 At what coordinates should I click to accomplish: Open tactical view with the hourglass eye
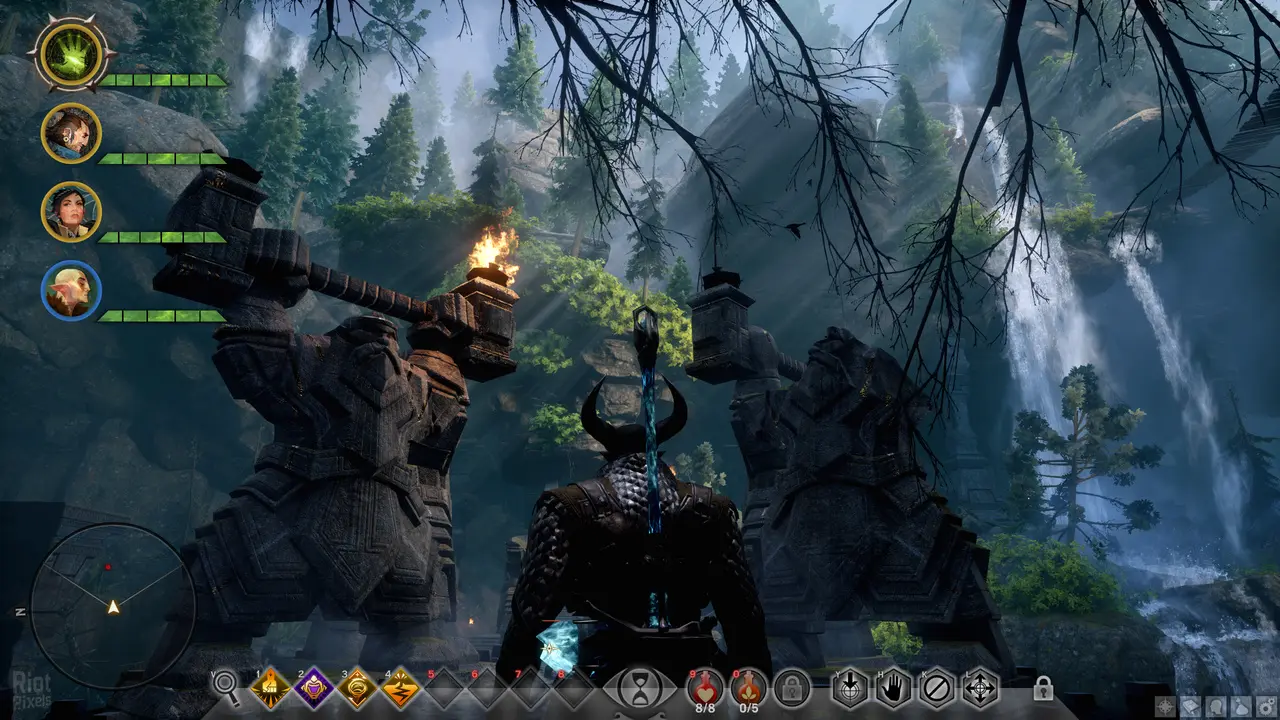[636, 688]
